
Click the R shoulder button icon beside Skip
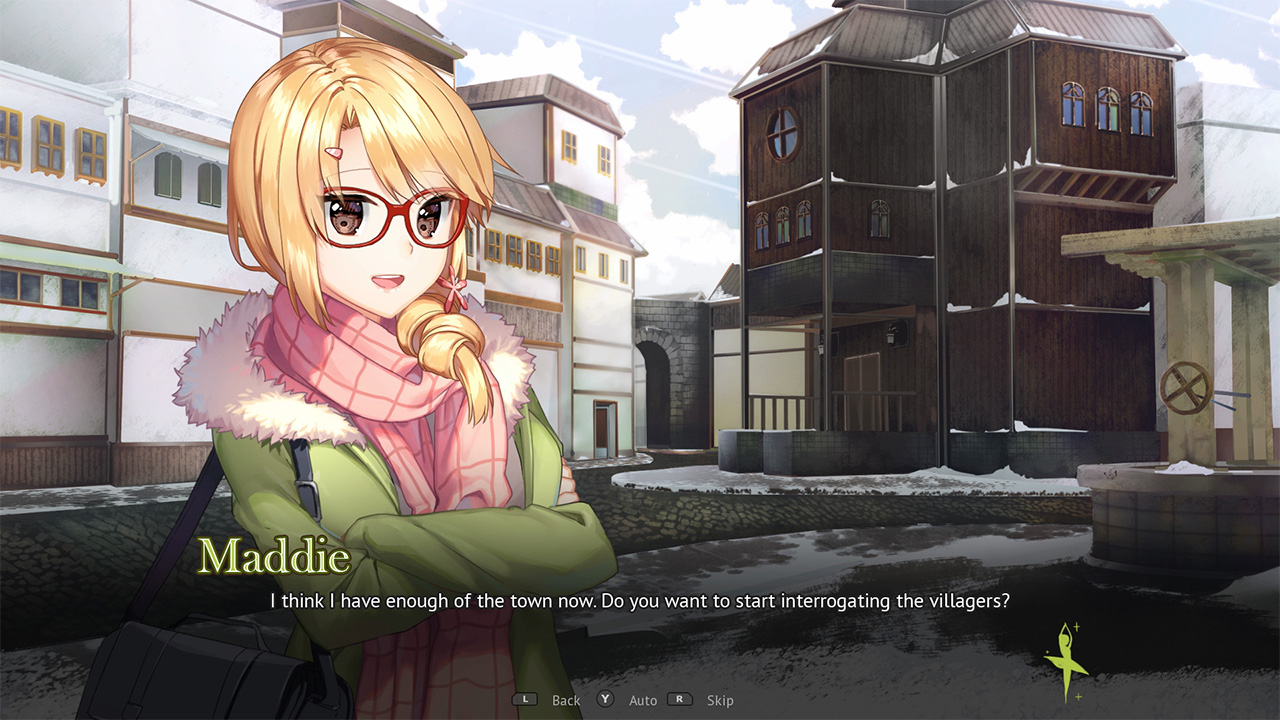[681, 700]
